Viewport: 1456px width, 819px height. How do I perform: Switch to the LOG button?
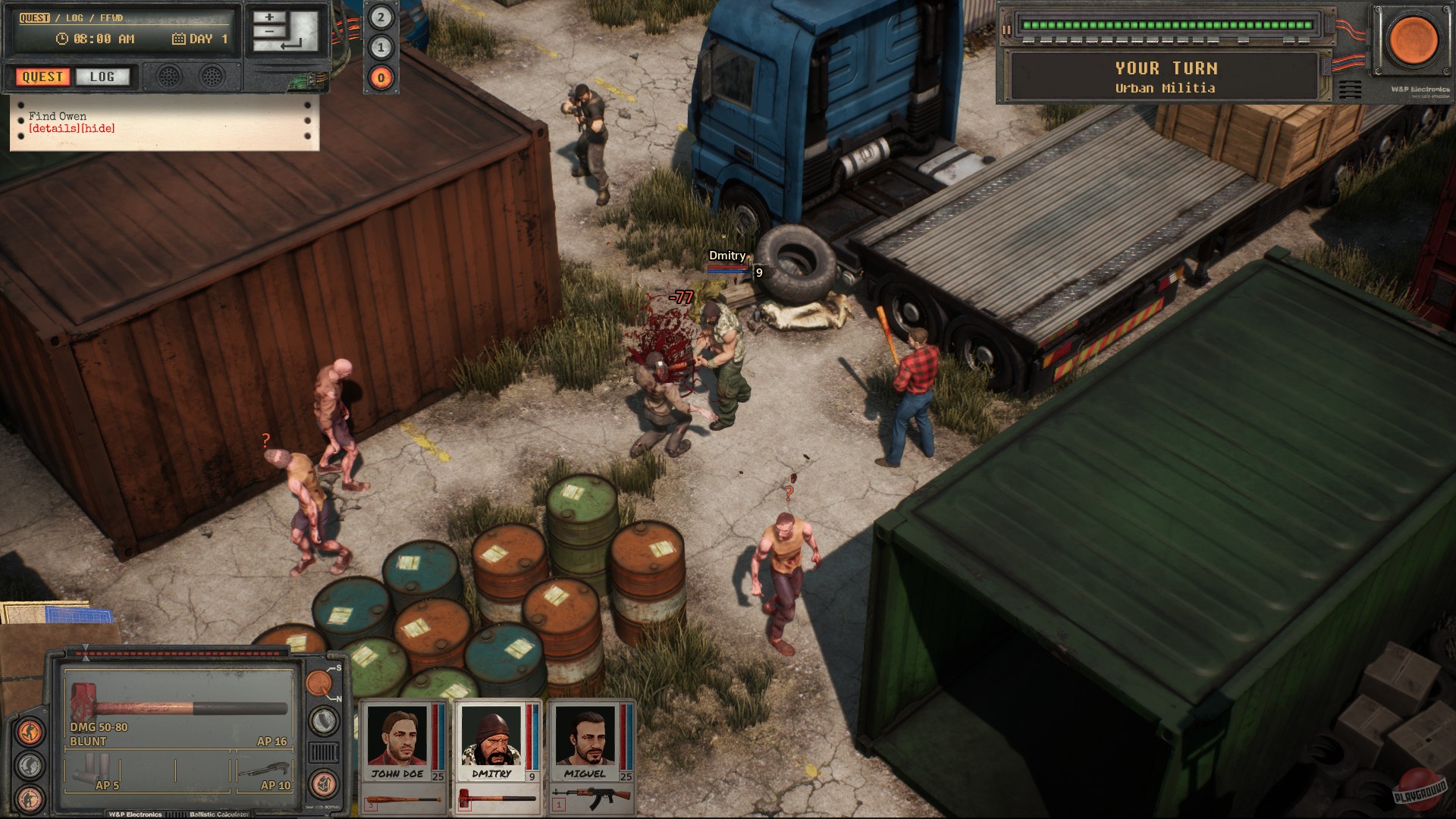click(x=102, y=77)
